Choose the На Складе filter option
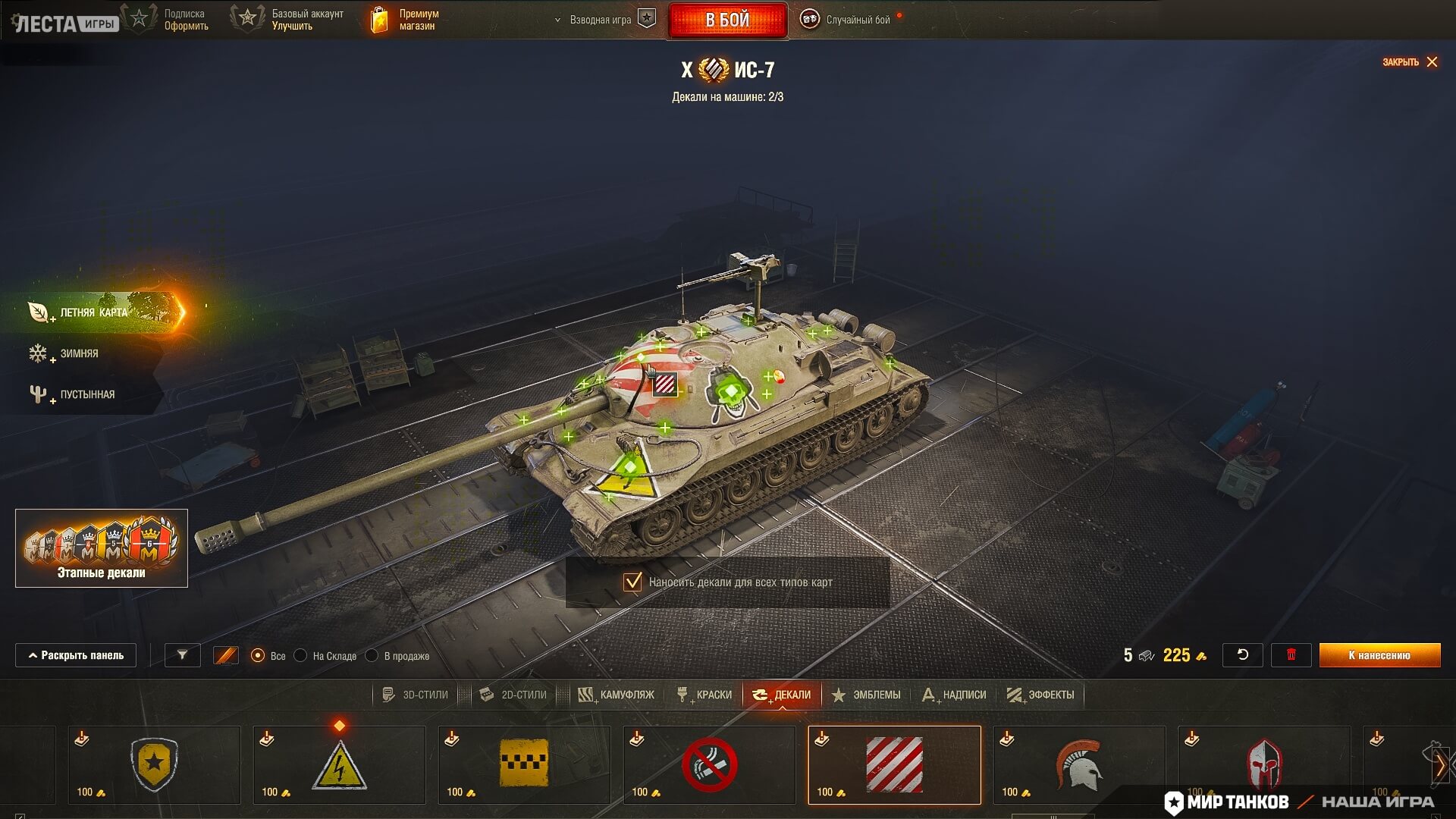Viewport: 1456px width, 819px height. pos(301,656)
